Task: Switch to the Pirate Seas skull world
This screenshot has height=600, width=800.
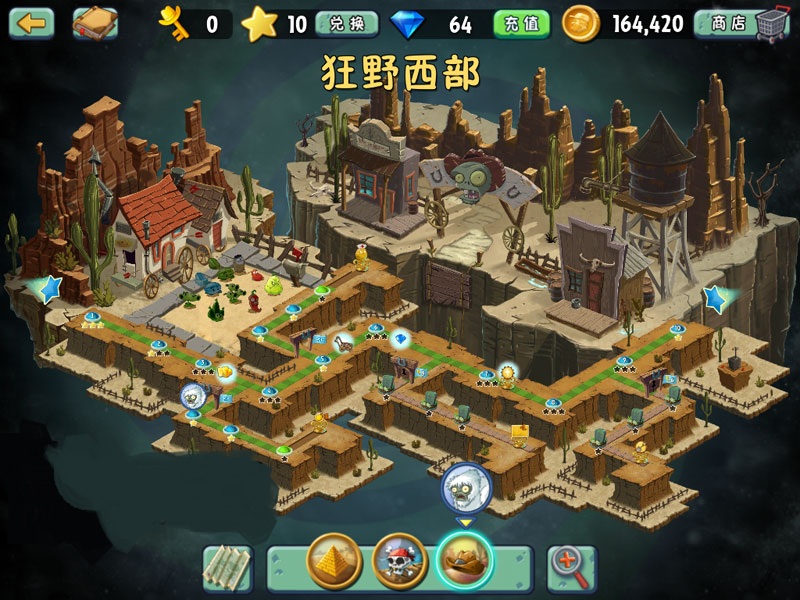Action: [x=400, y=561]
